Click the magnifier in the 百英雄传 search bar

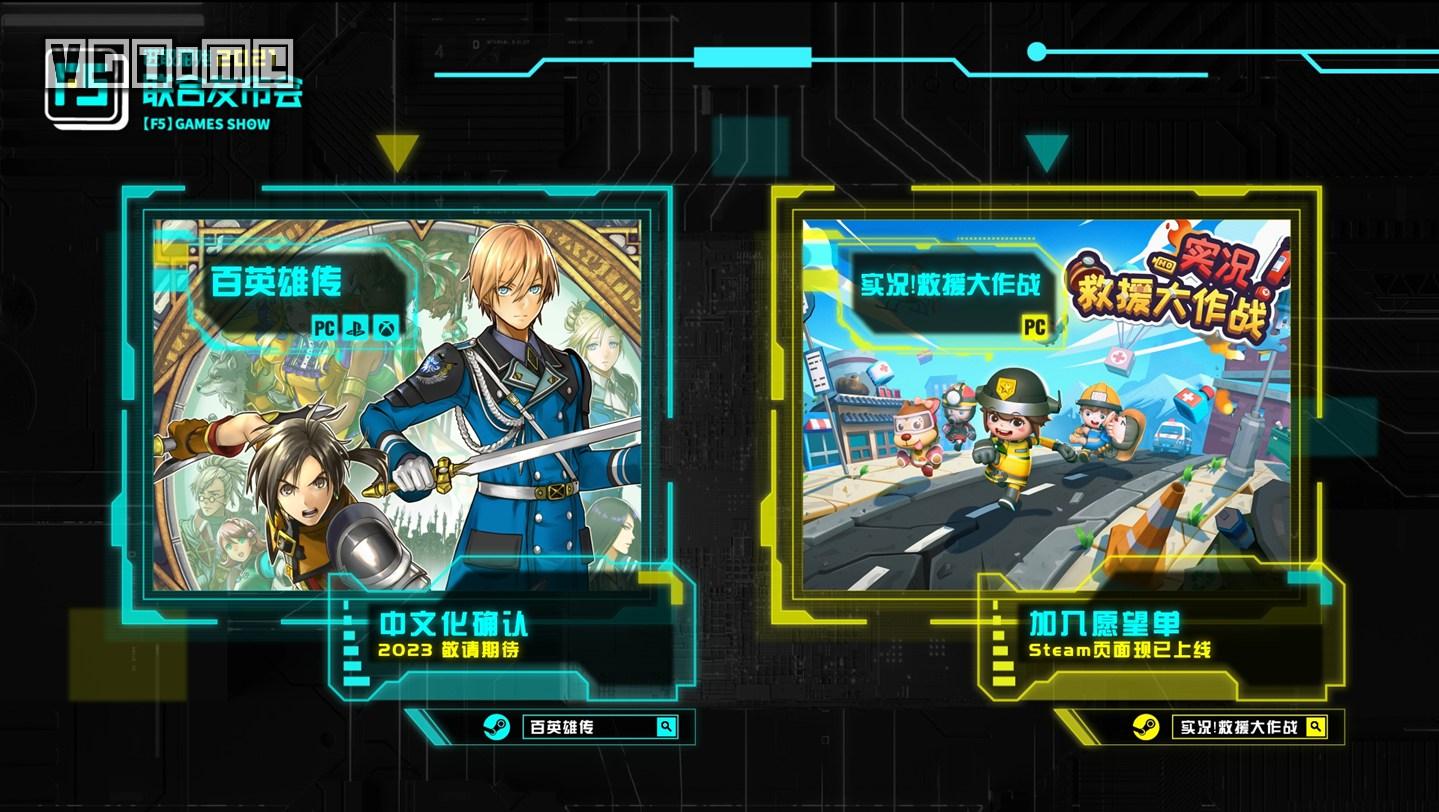tap(666, 727)
